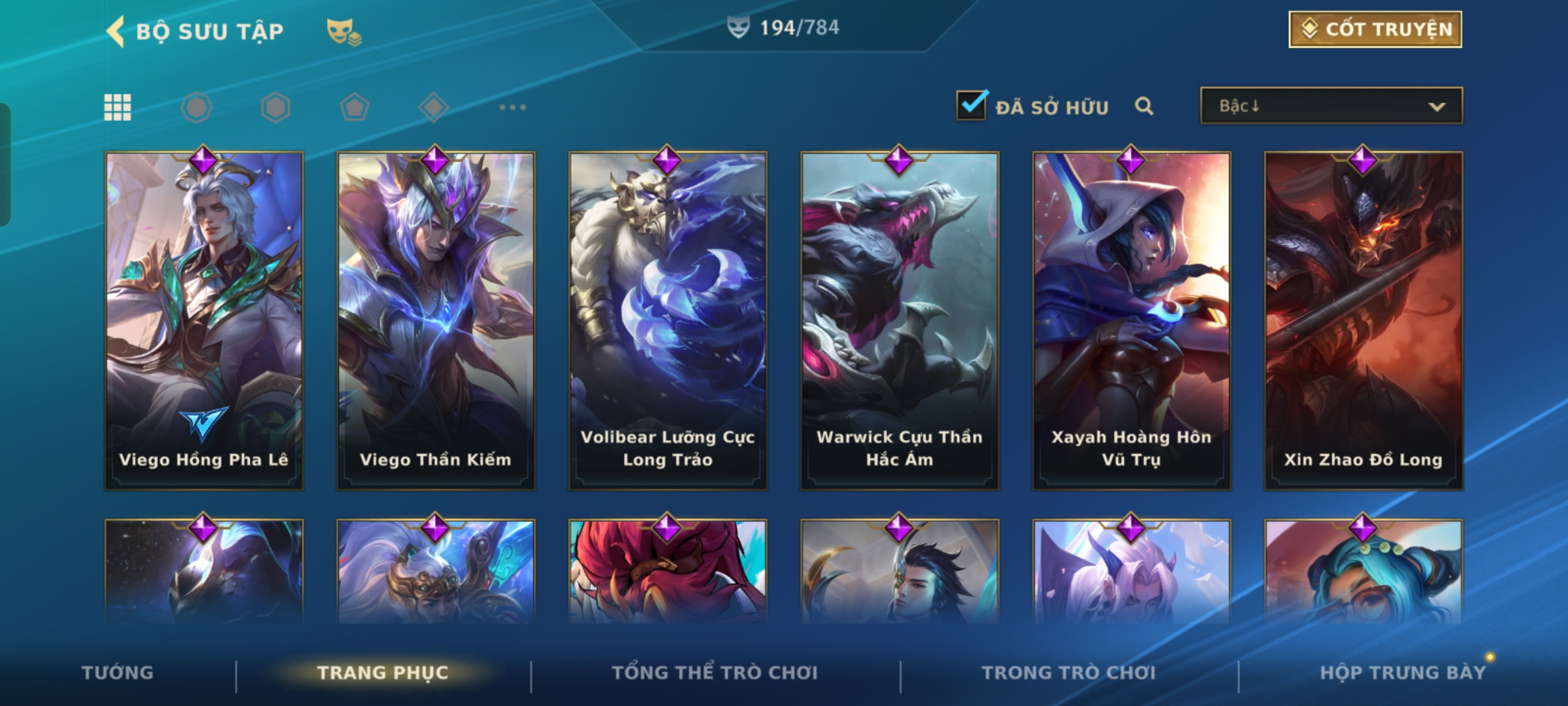This screenshot has height=706, width=1568.
Task: Select Viego Hồng Pha Lê skin
Action: pos(204,320)
